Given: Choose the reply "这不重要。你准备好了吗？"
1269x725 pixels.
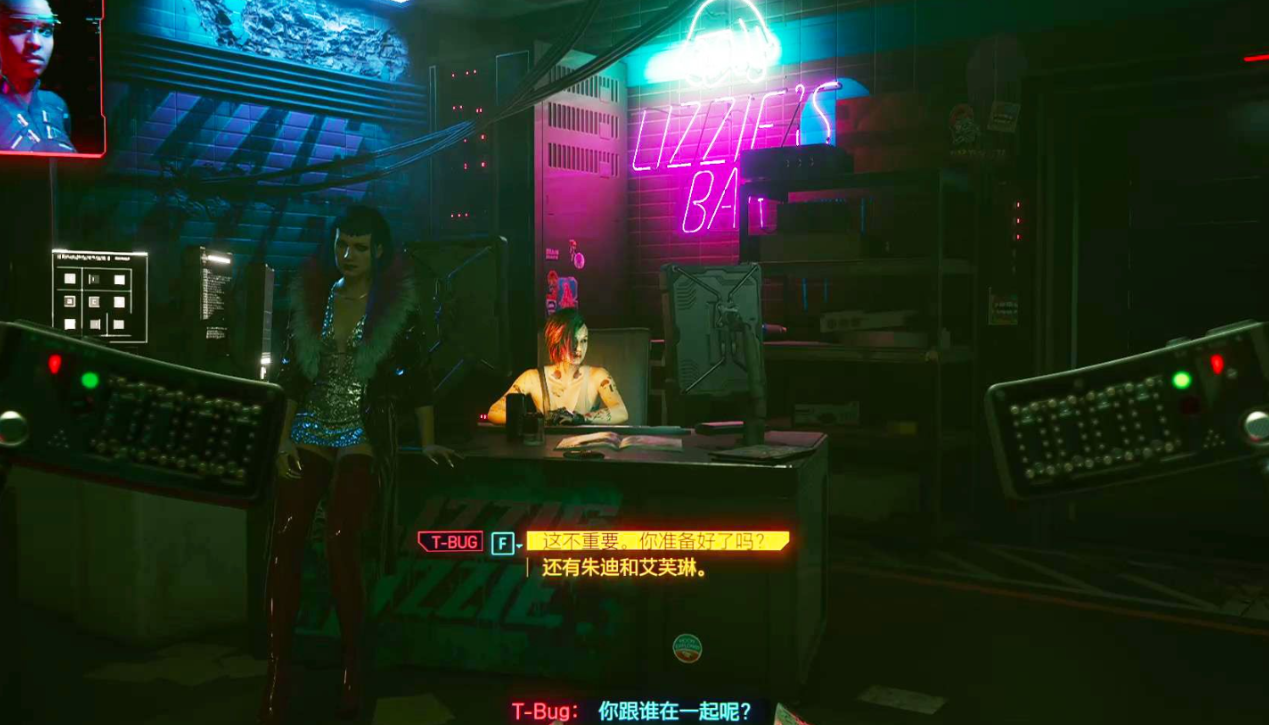Looking at the screenshot, I should [656, 542].
